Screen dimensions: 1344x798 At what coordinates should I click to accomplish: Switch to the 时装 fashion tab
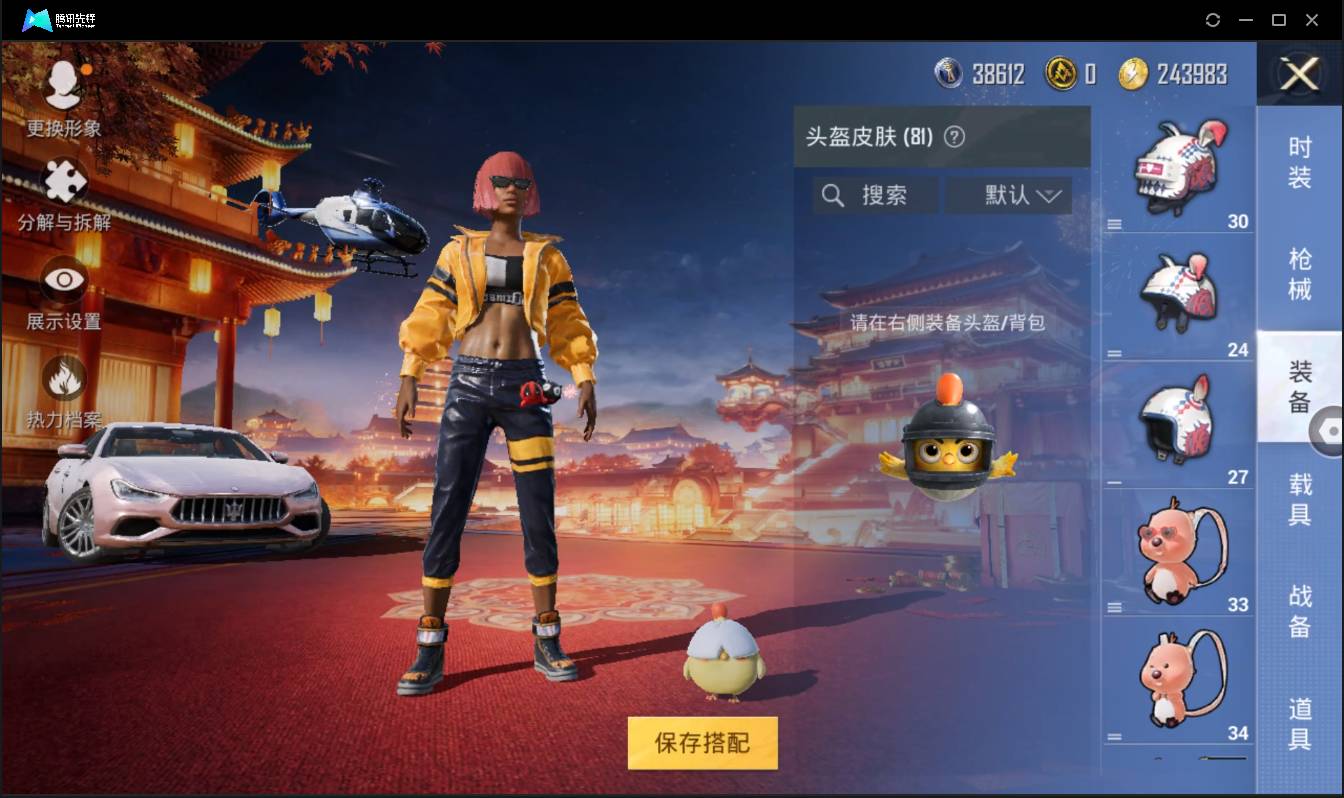1299,157
